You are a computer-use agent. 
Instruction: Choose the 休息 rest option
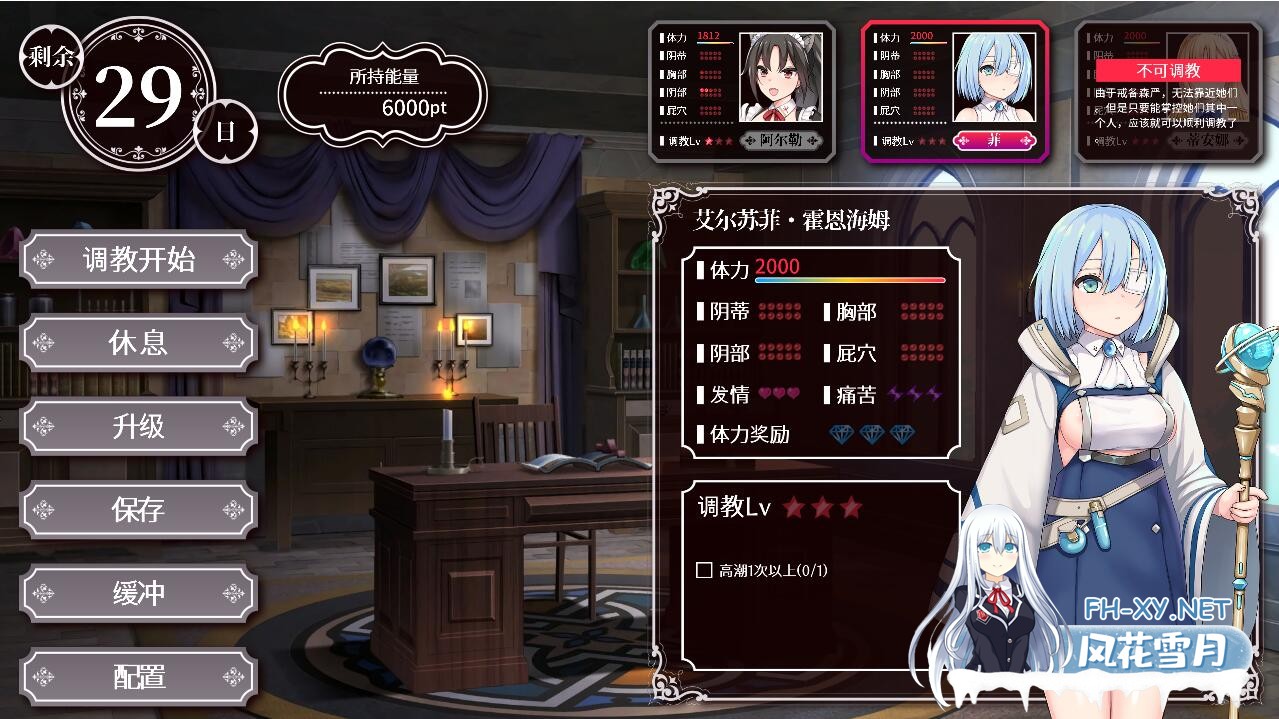point(138,343)
